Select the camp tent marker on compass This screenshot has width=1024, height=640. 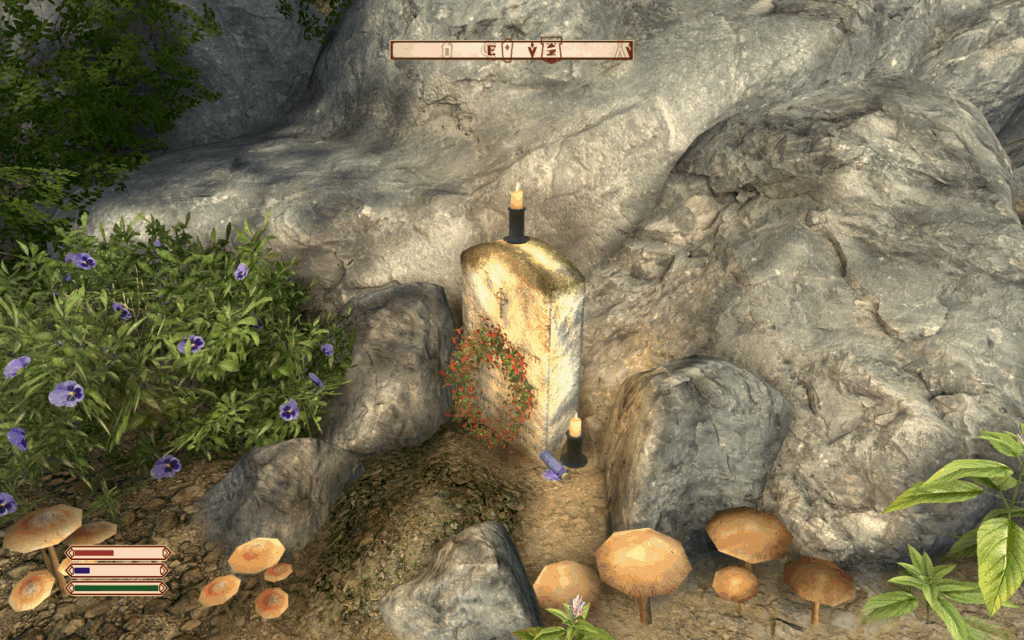click(622, 50)
